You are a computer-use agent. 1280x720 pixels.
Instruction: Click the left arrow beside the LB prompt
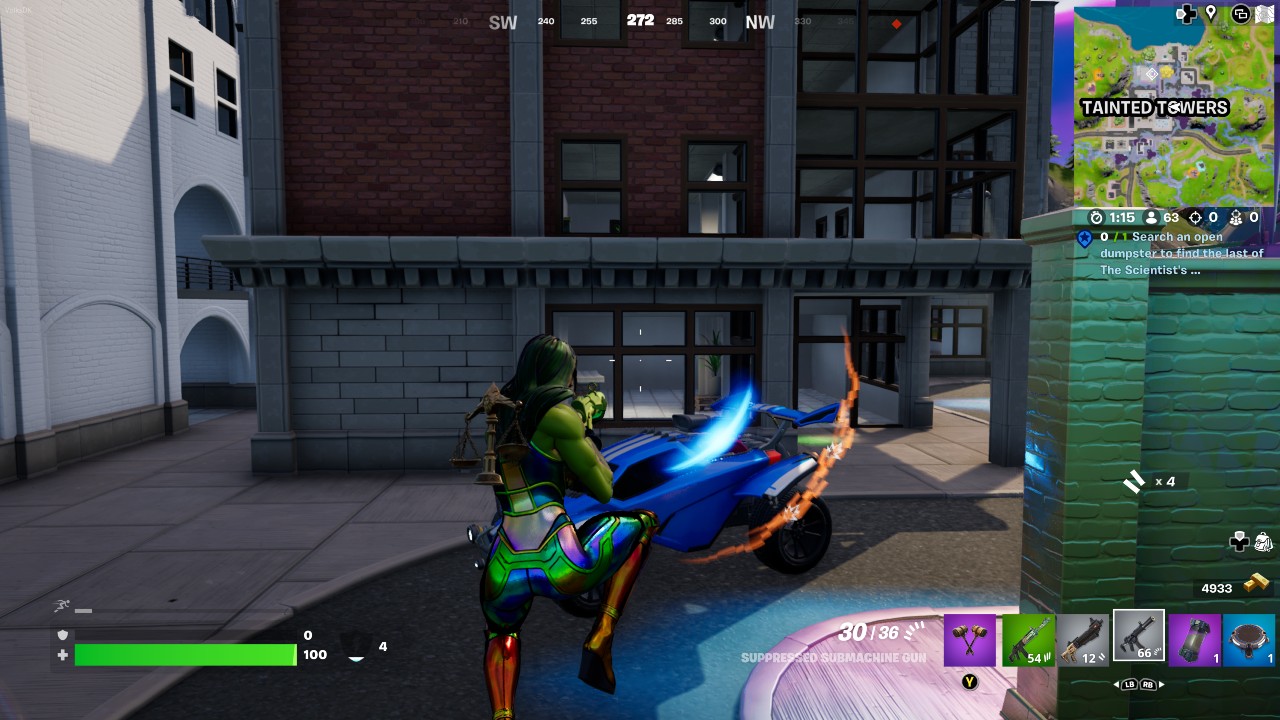point(1116,684)
